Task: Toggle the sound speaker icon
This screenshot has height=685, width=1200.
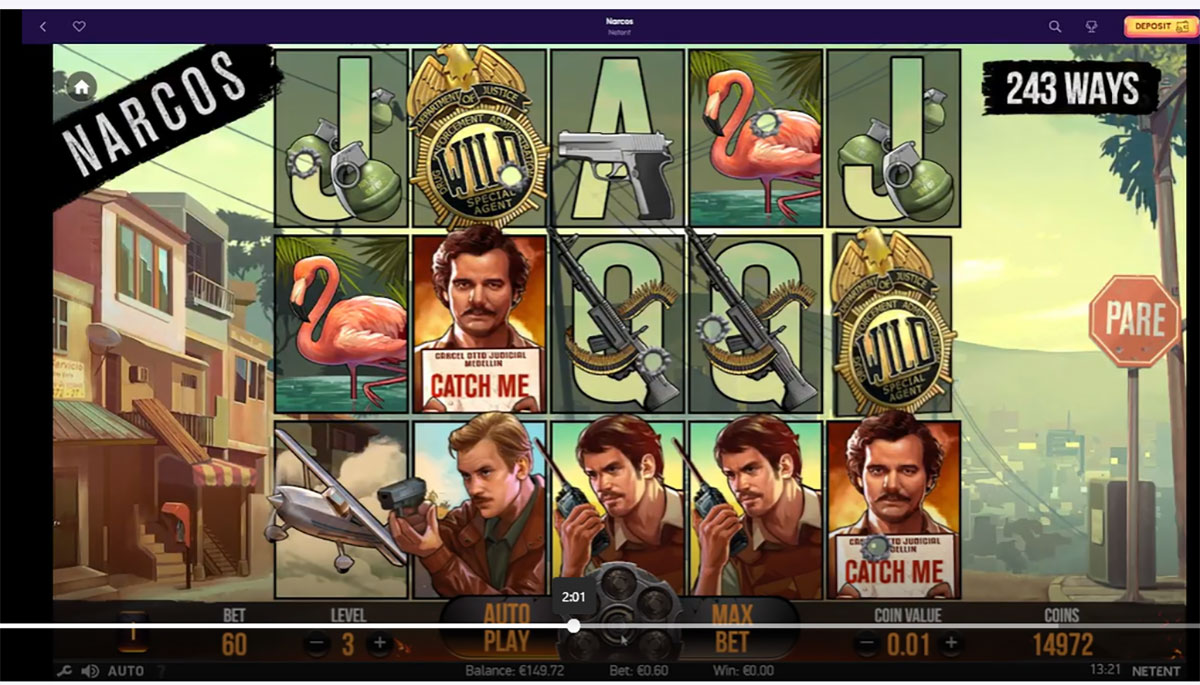Action: [90, 671]
